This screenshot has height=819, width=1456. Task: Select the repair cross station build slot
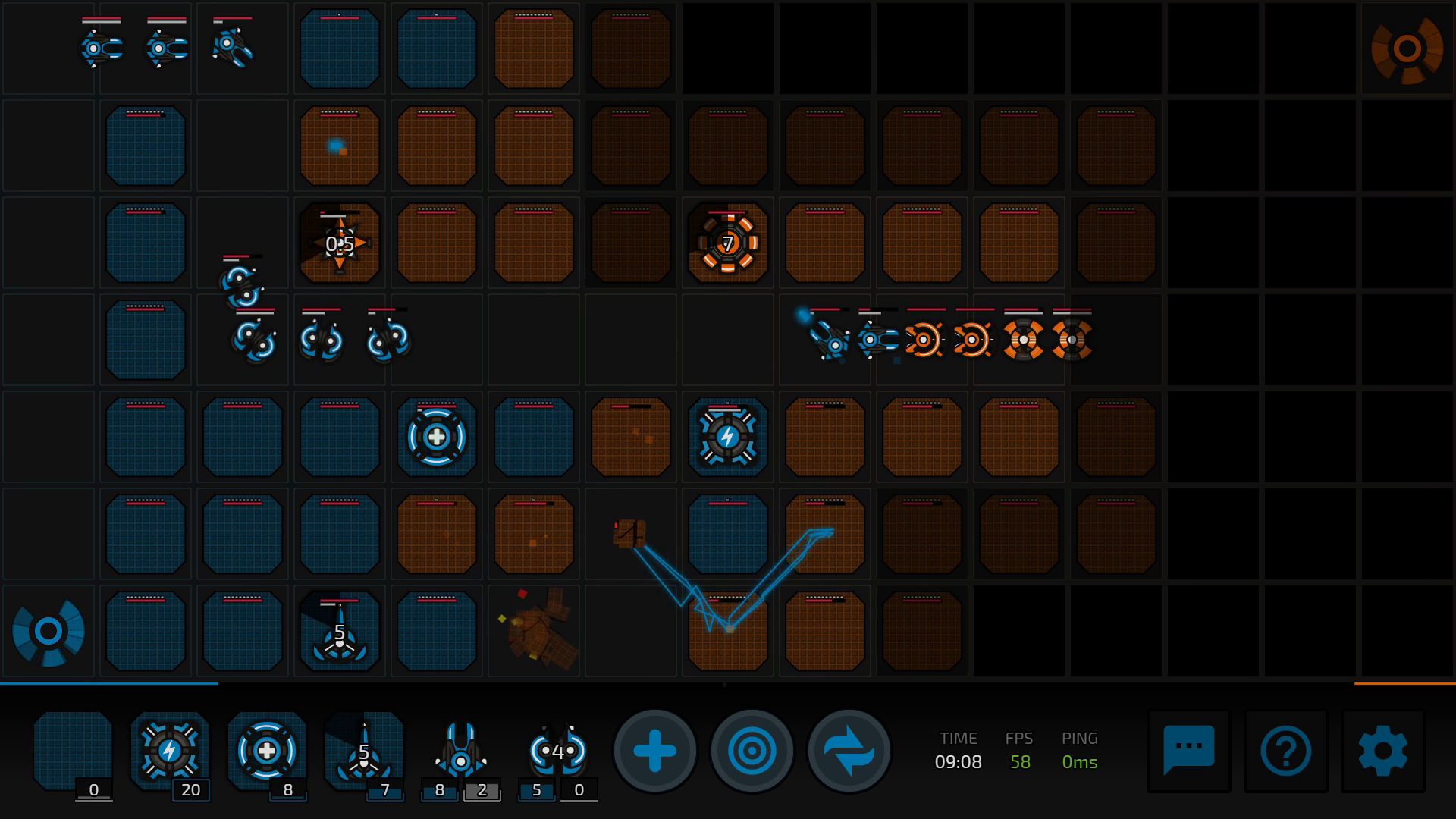coord(266,751)
